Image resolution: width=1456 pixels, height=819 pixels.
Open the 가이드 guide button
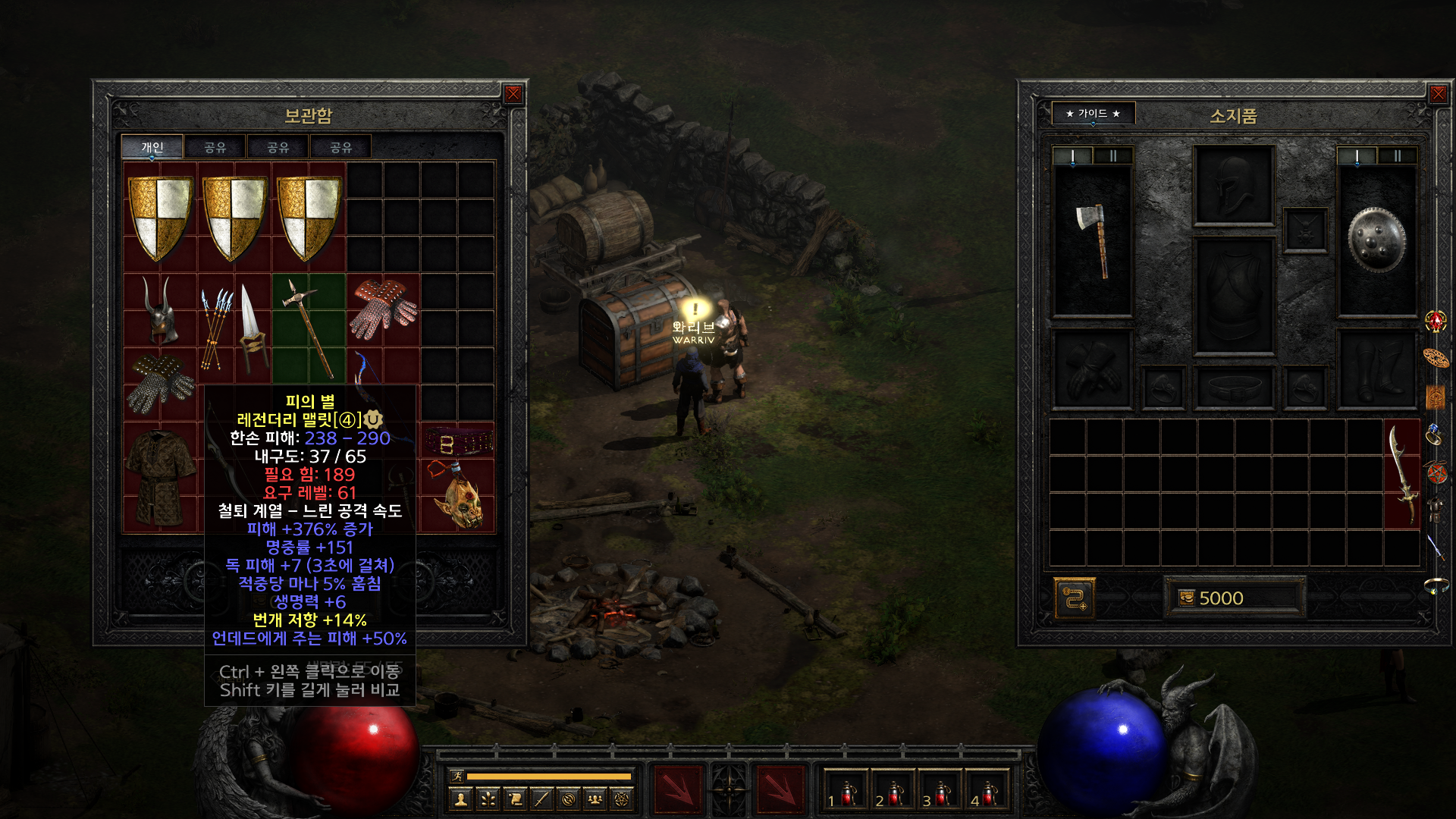pyautogui.click(x=1093, y=114)
